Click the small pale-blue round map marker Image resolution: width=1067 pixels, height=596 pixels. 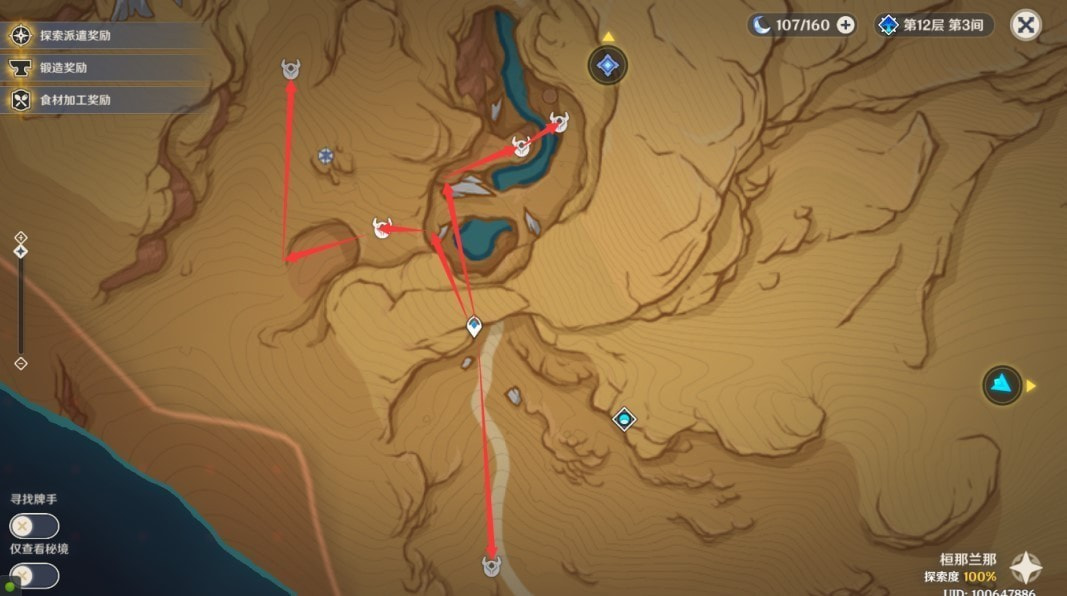pyautogui.click(x=325, y=155)
